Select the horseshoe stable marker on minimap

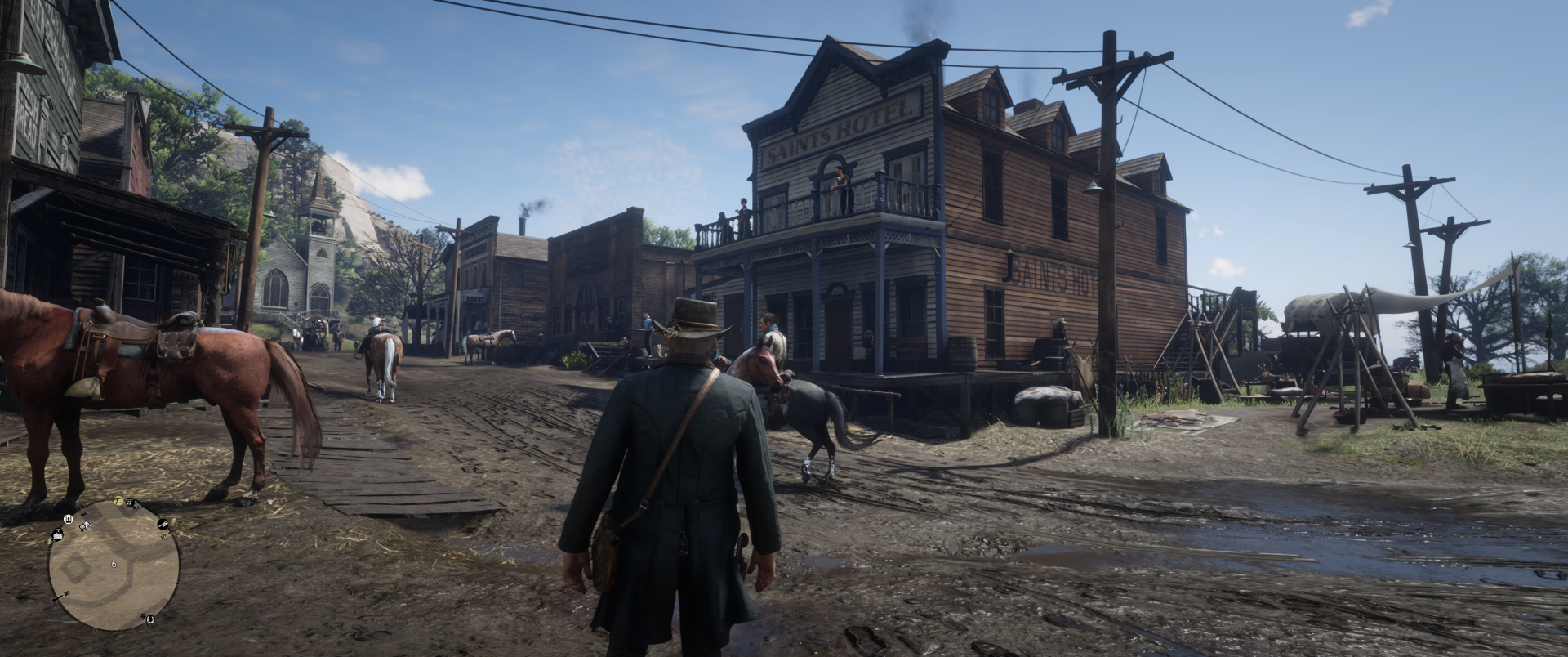click(150, 619)
